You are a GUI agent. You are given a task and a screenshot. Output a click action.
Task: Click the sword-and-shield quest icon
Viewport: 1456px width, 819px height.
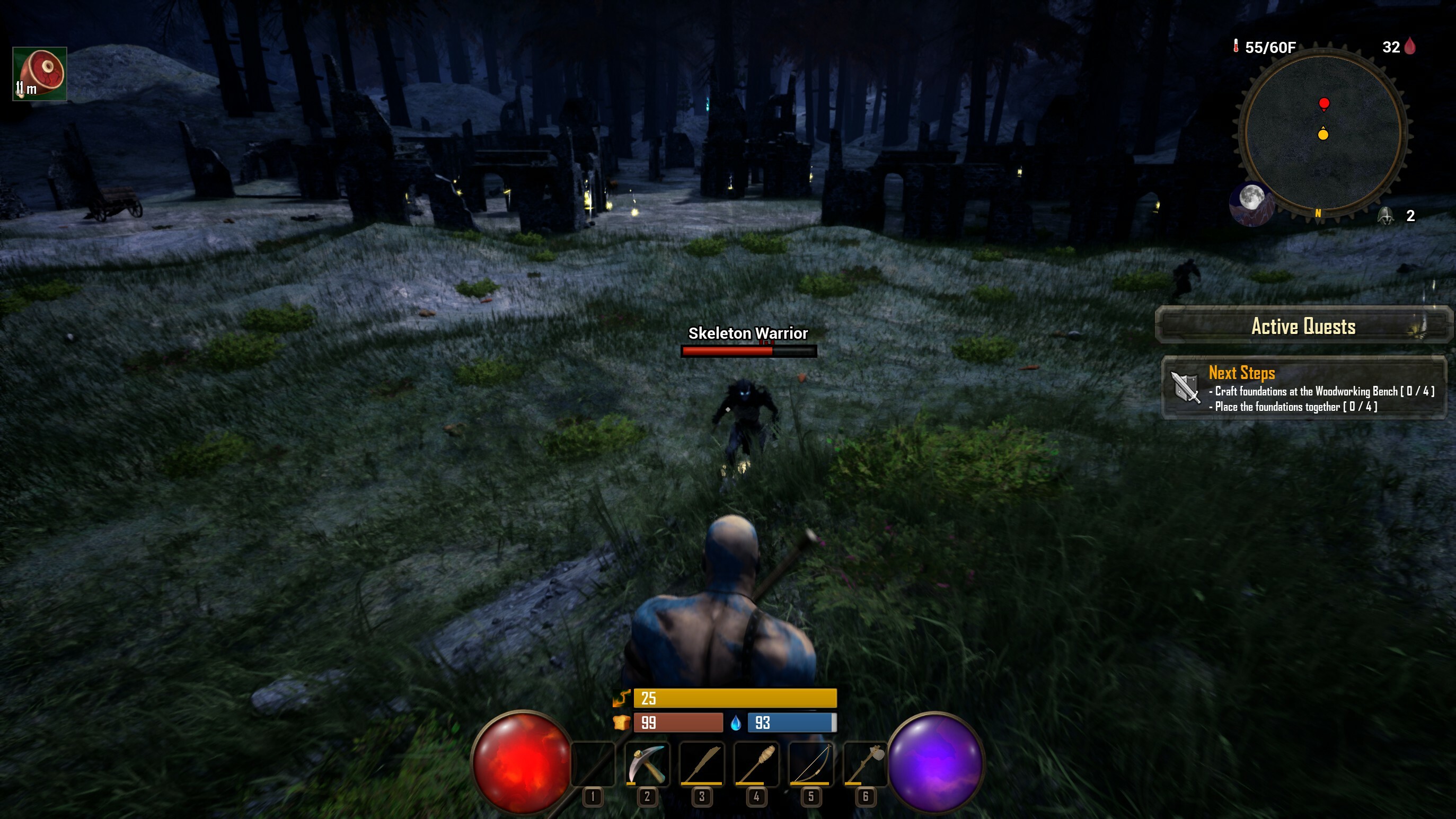[1185, 389]
